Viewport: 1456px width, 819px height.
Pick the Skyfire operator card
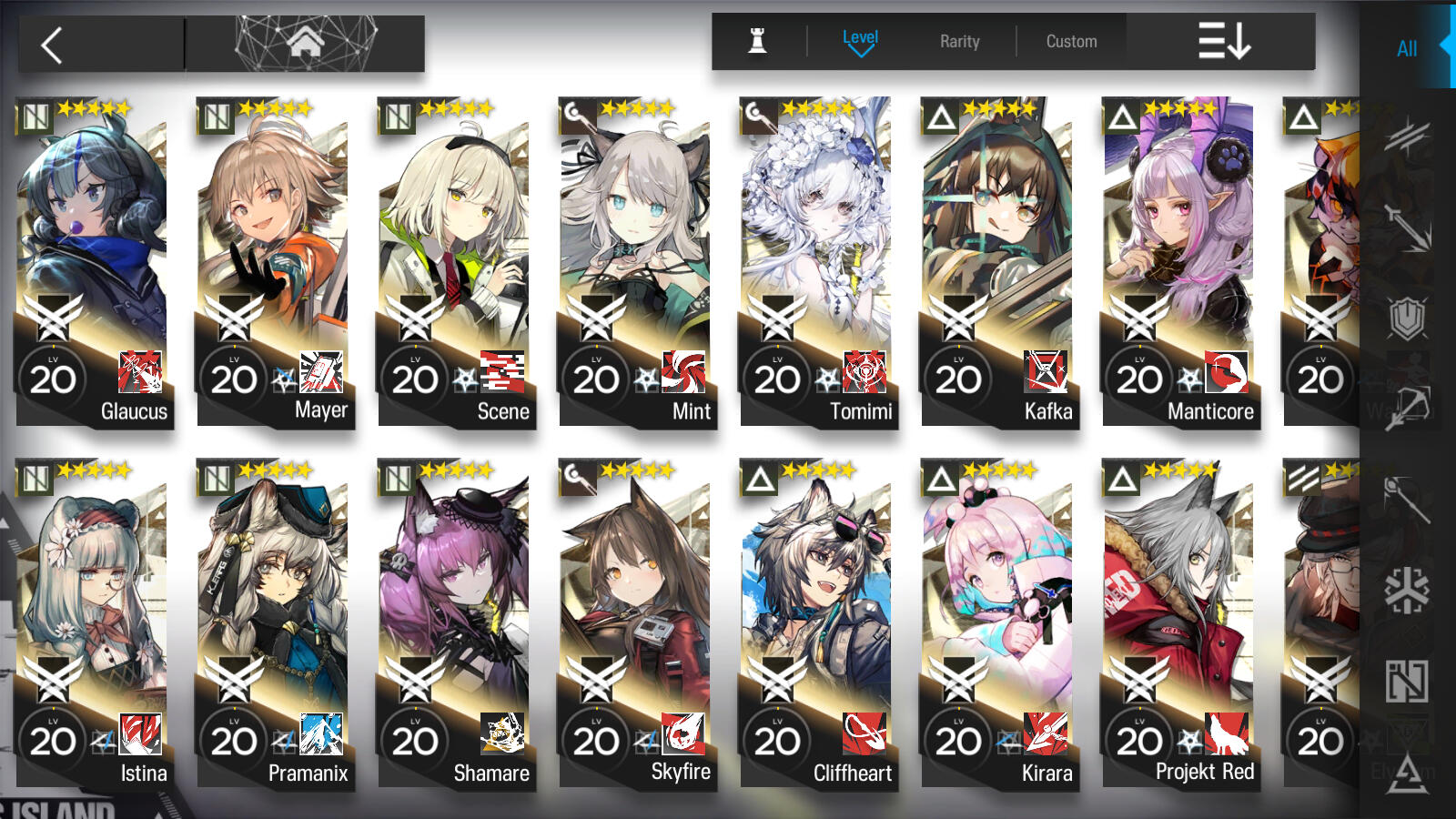point(635,624)
